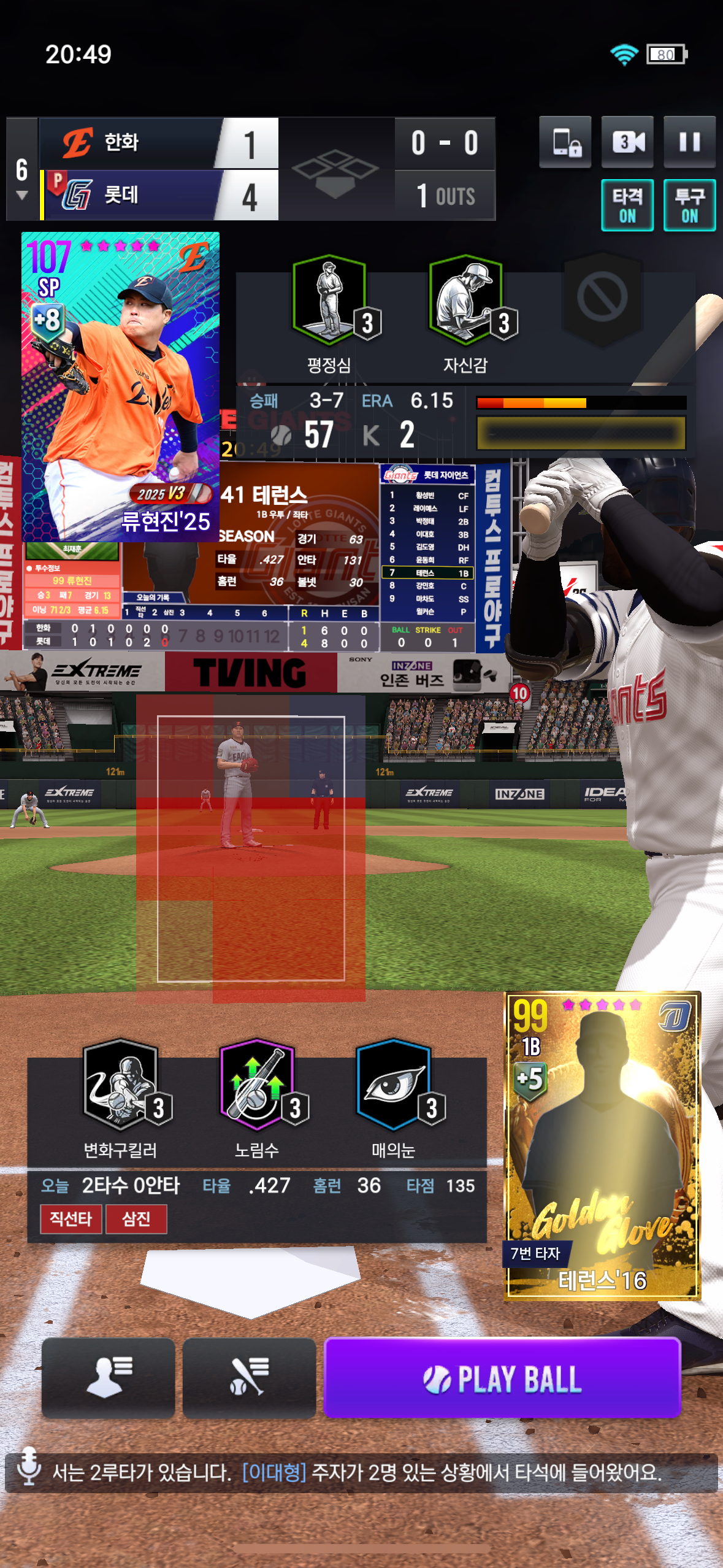Select the 류현진'25 pitcher card
The image size is (723, 1568).
(120, 386)
